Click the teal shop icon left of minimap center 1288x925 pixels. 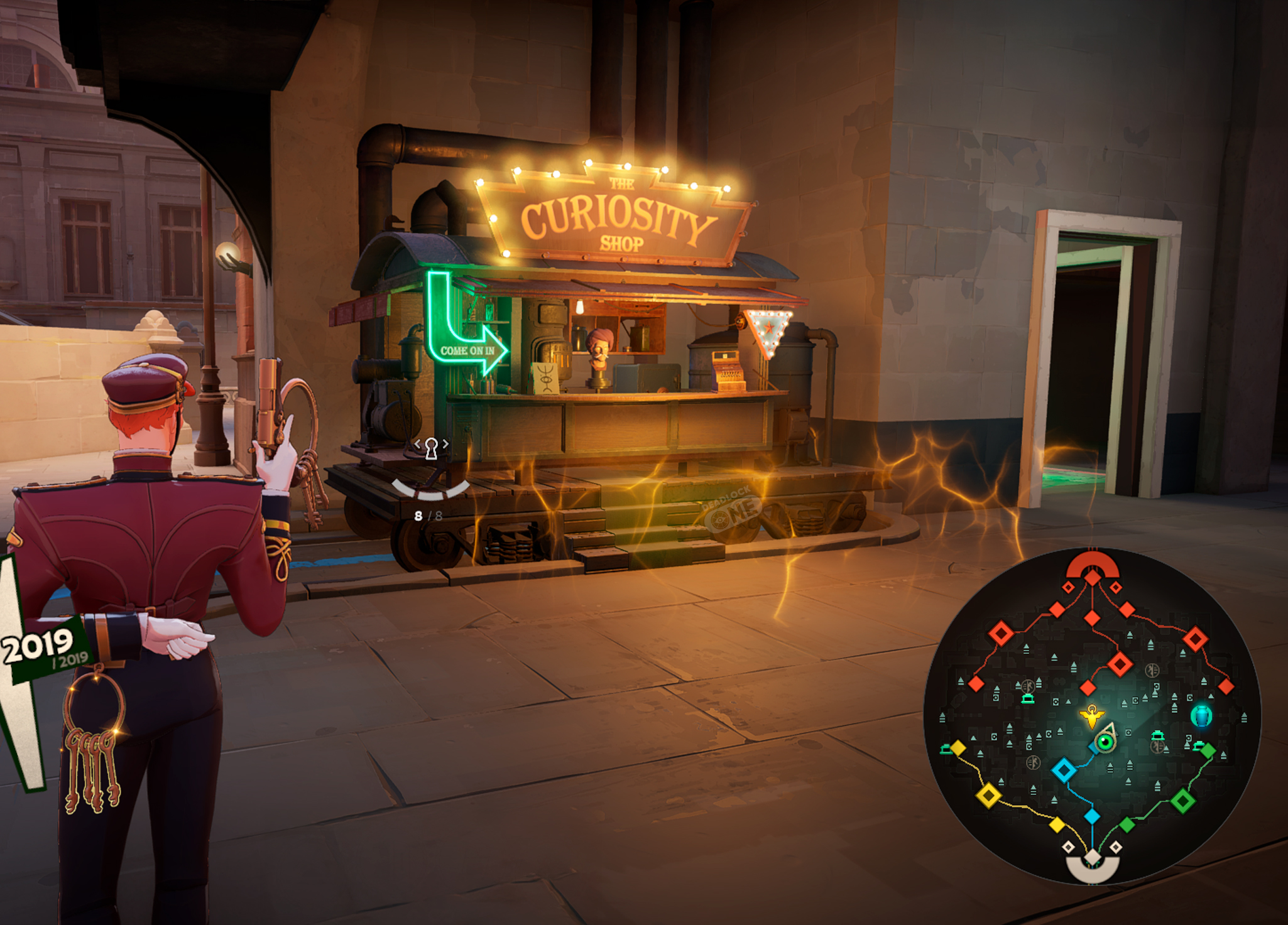click(1028, 700)
